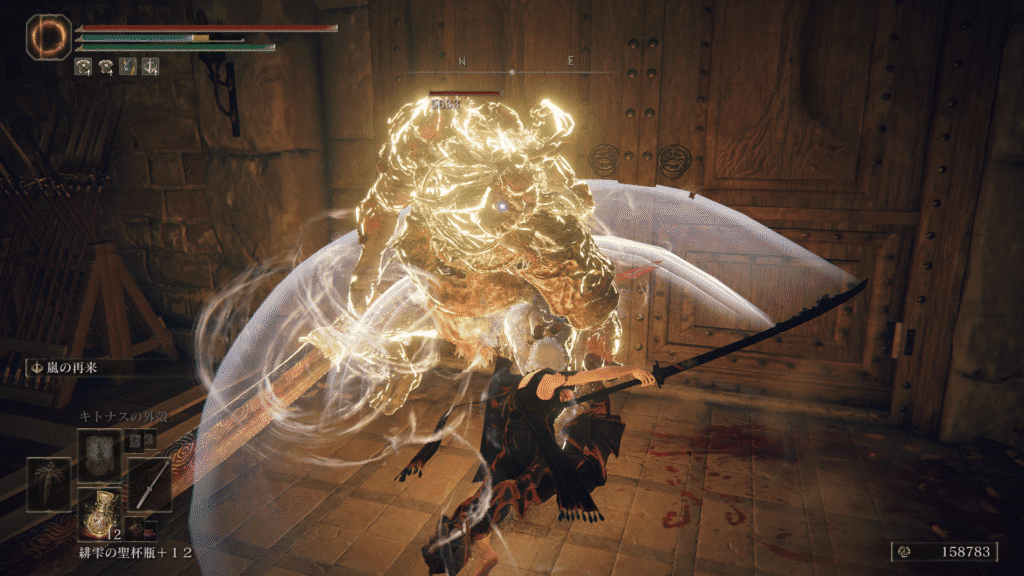The height and width of the screenshot is (576, 1024).
Task: Click the yellow-and-blue status buff icon
Action: click(128, 67)
